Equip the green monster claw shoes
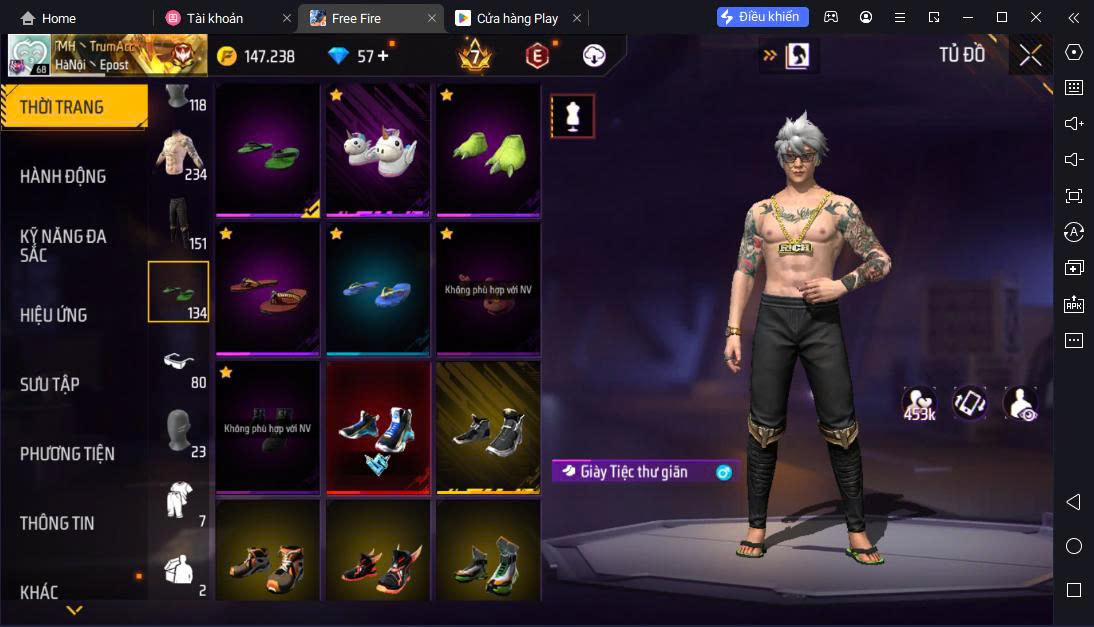 (487, 150)
